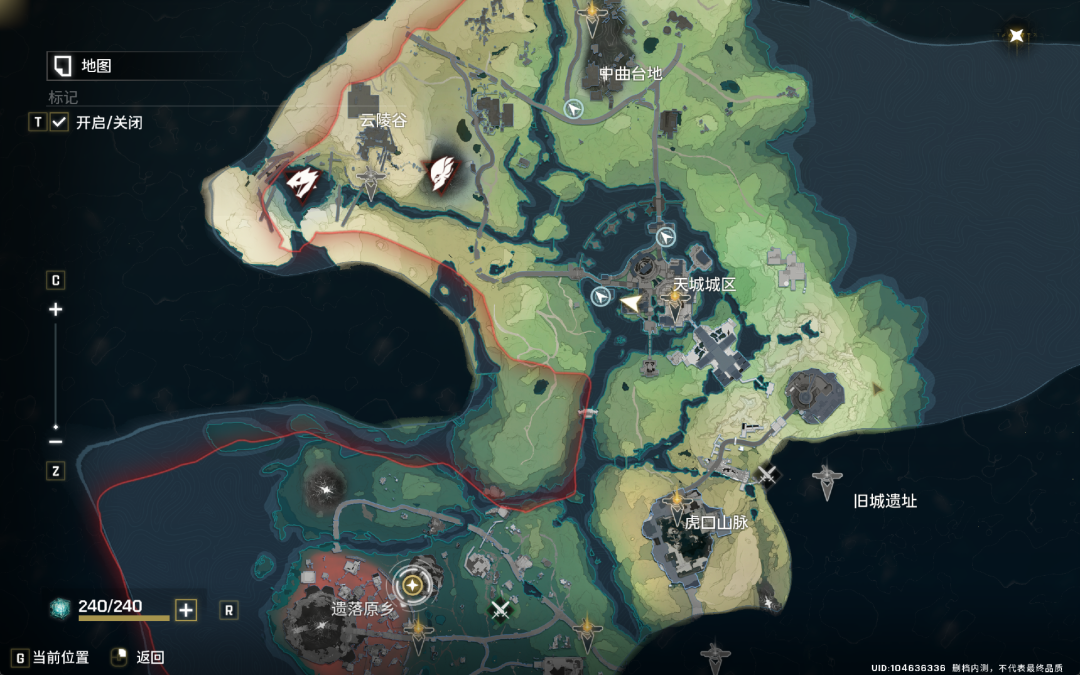1080x675 pixels.
Task: Select the gold winged marker above 甲曲台地
Action: (x=593, y=13)
